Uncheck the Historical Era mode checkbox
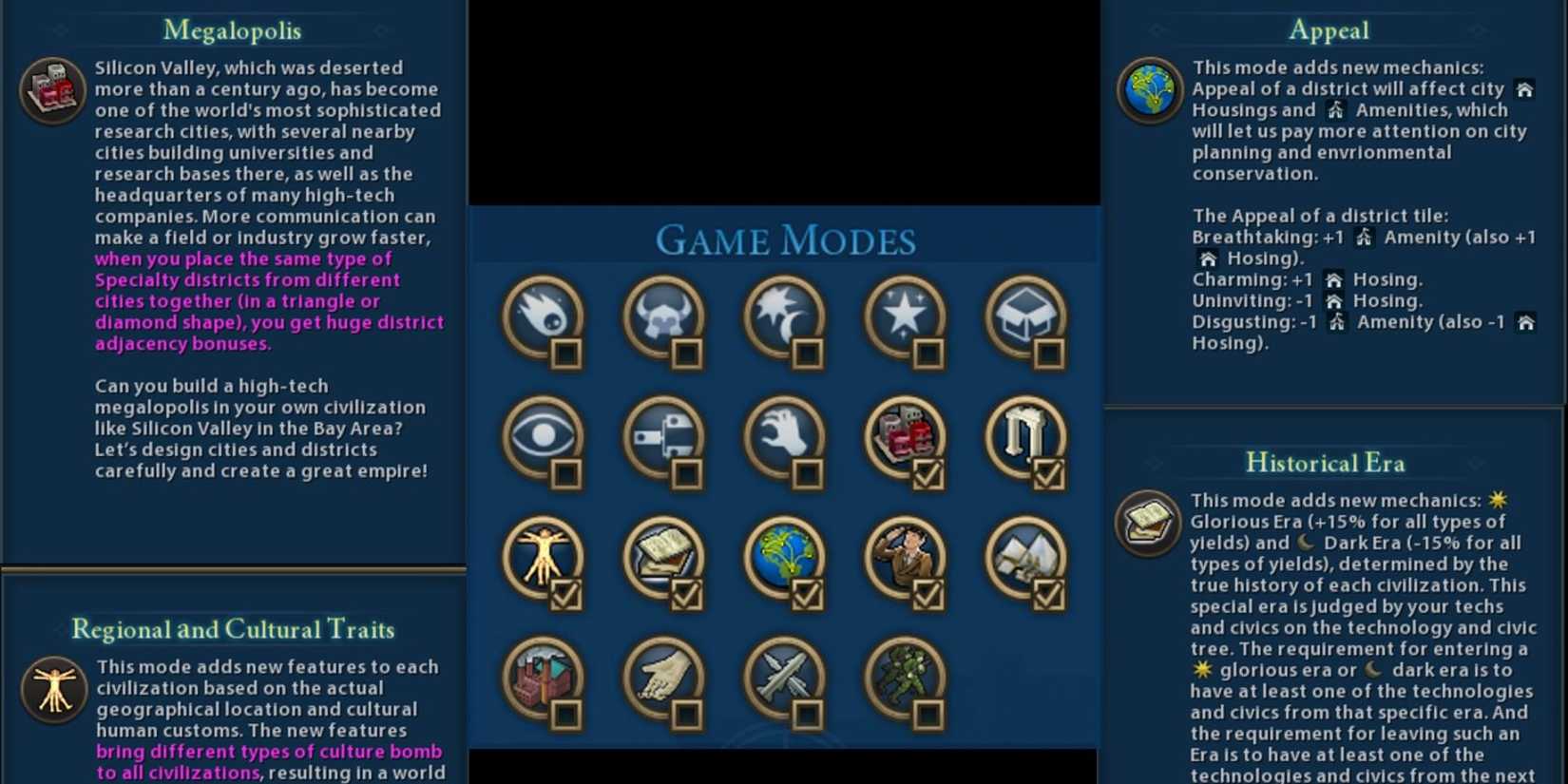Screen dimensions: 1568x784 click(689, 593)
